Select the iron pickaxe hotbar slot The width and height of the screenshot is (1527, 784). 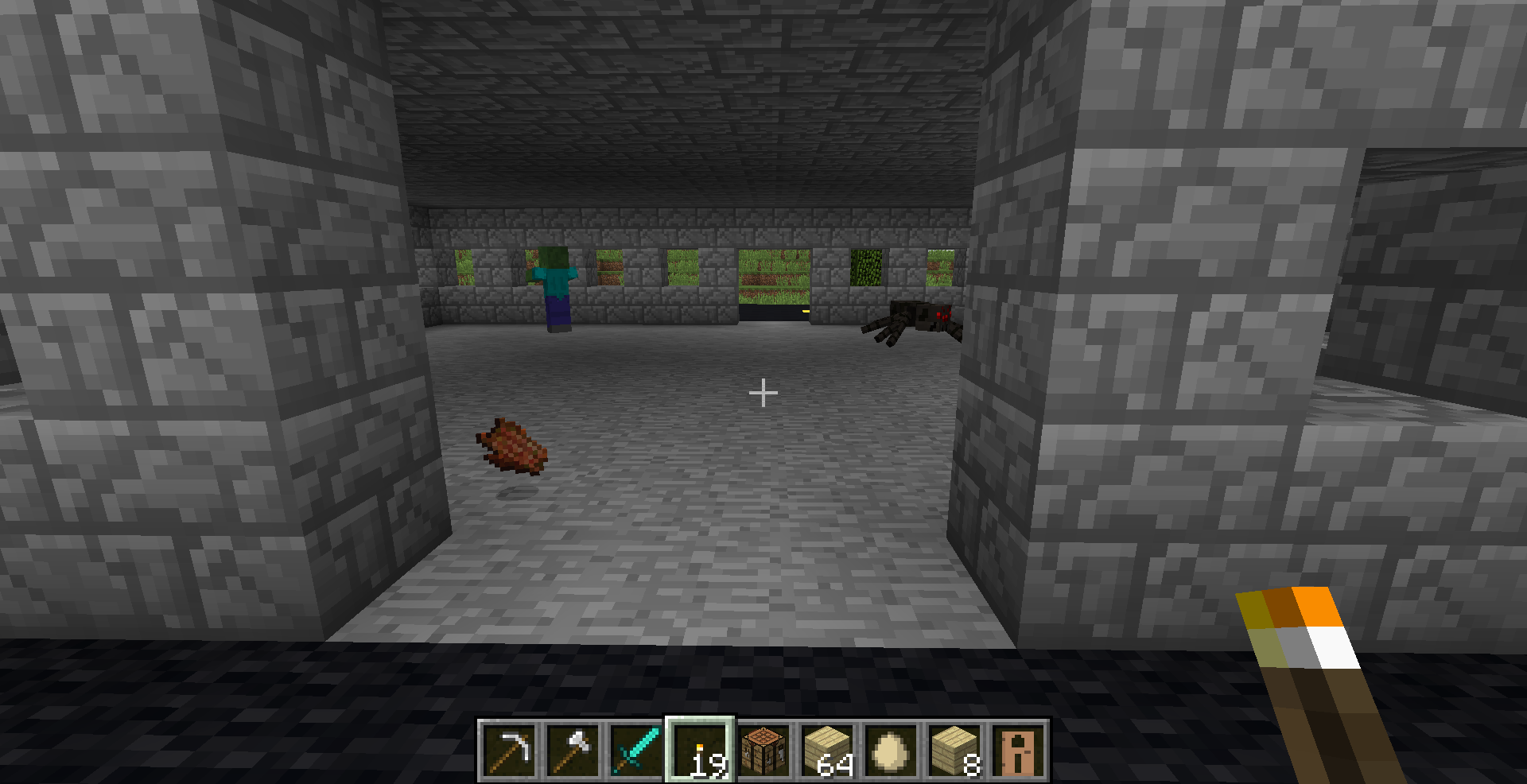[x=509, y=750]
